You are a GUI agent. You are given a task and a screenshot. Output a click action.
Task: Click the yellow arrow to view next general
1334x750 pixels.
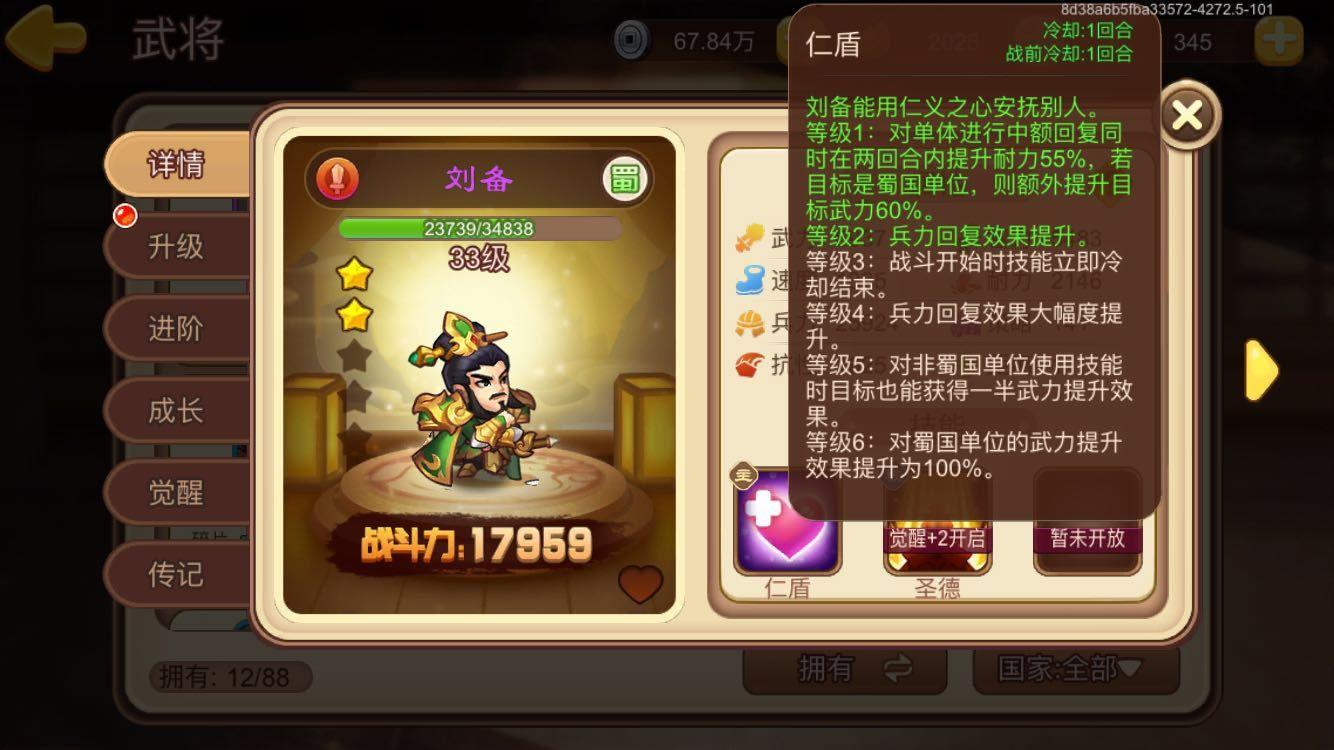pos(1260,370)
